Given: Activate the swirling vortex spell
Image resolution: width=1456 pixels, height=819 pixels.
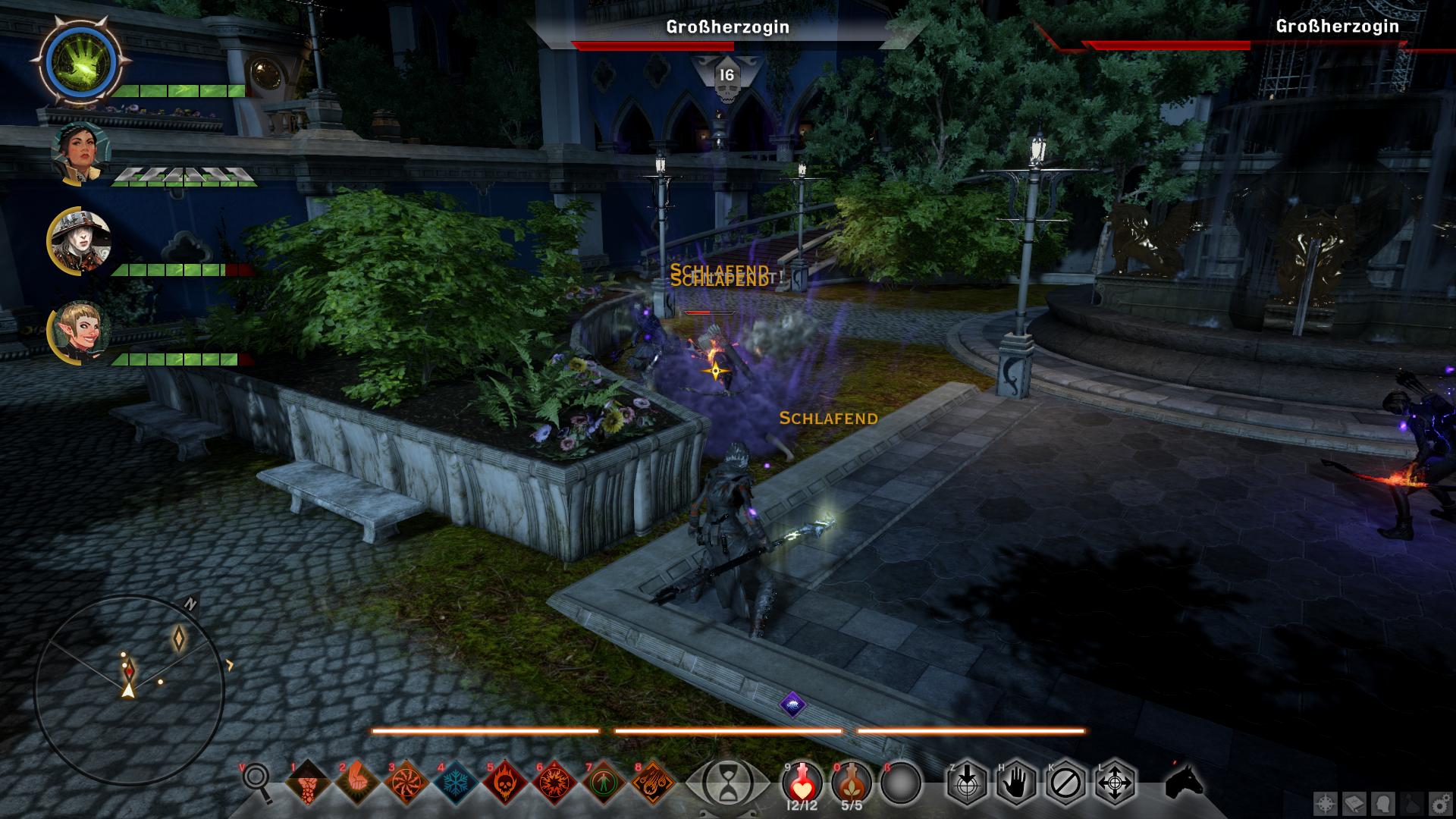Looking at the screenshot, I should click(406, 783).
